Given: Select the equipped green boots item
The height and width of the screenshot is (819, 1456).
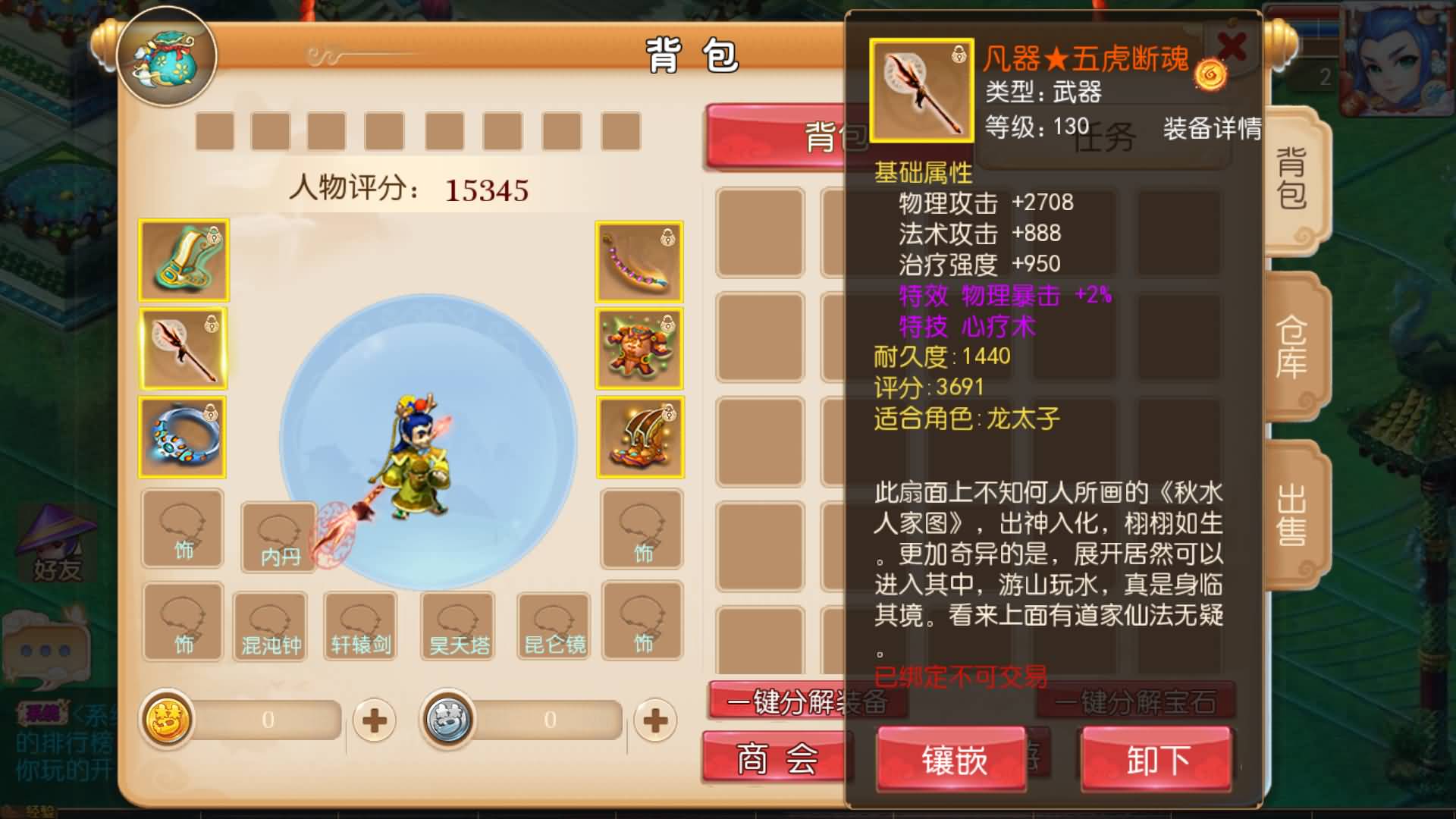Looking at the screenshot, I should 182,260.
